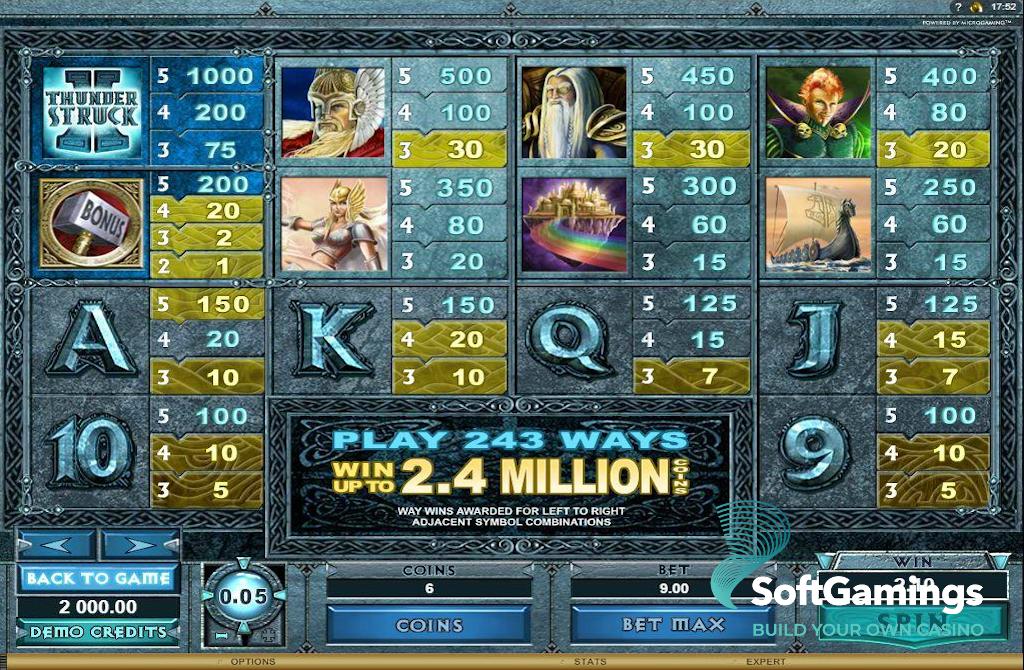The width and height of the screenshot is (1024, 670).
Task: Go to the previous paytable page
Action: click(x=56, y=547)
